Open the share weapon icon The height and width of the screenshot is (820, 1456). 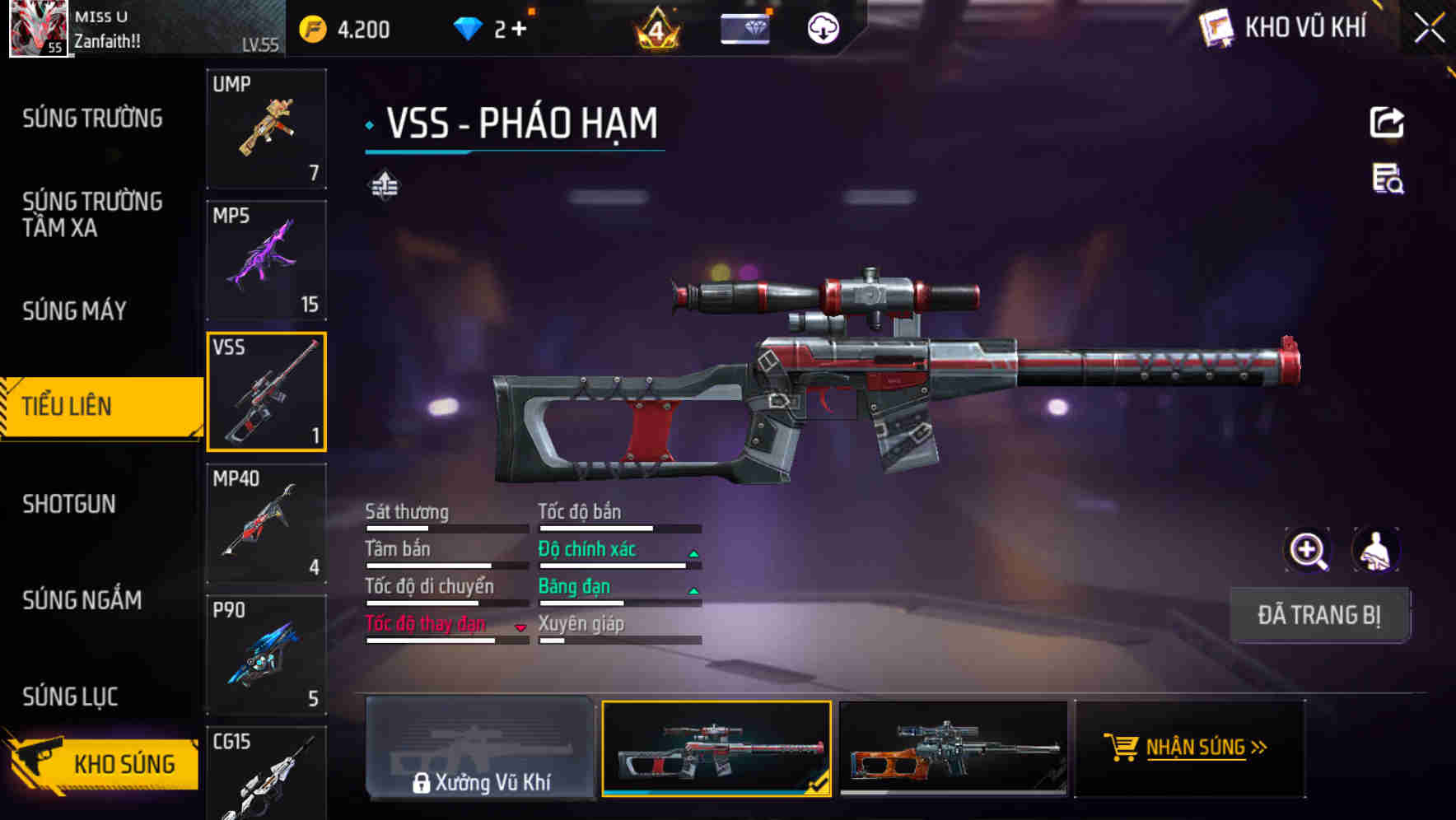(x=1387, y=122)
